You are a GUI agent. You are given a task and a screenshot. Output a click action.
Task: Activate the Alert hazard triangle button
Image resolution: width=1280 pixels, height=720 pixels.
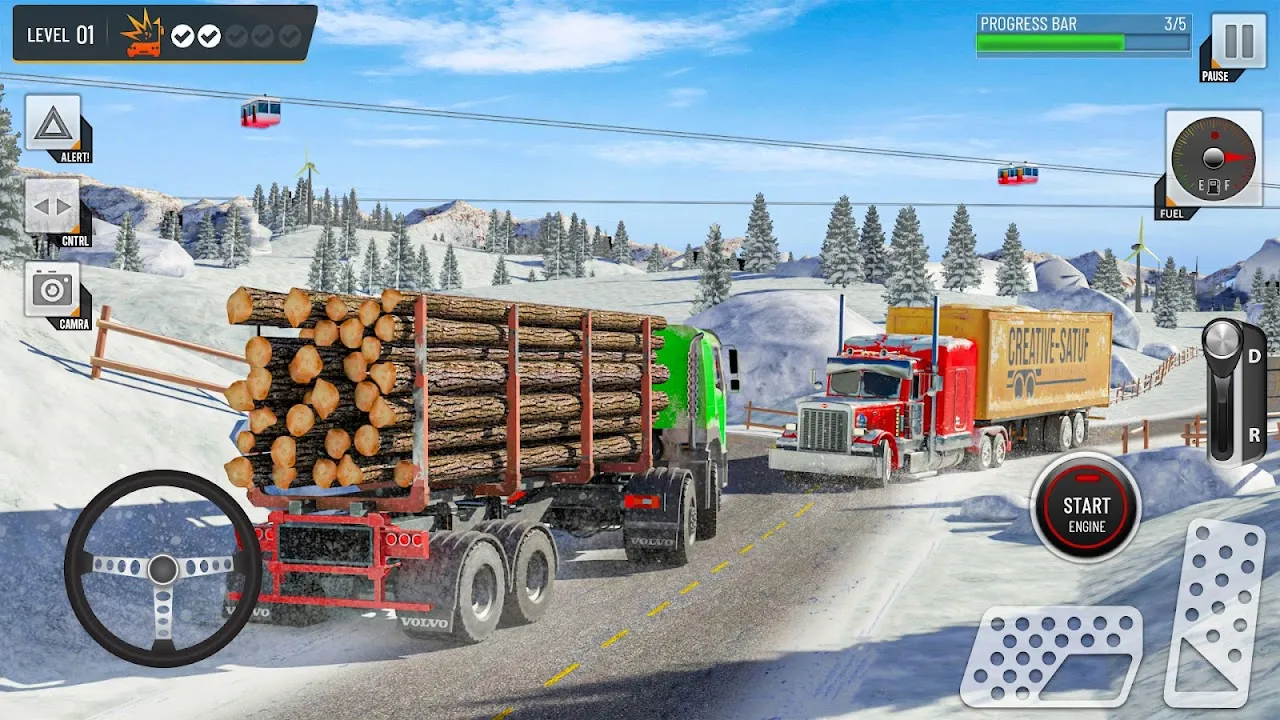tap(53, 124)
